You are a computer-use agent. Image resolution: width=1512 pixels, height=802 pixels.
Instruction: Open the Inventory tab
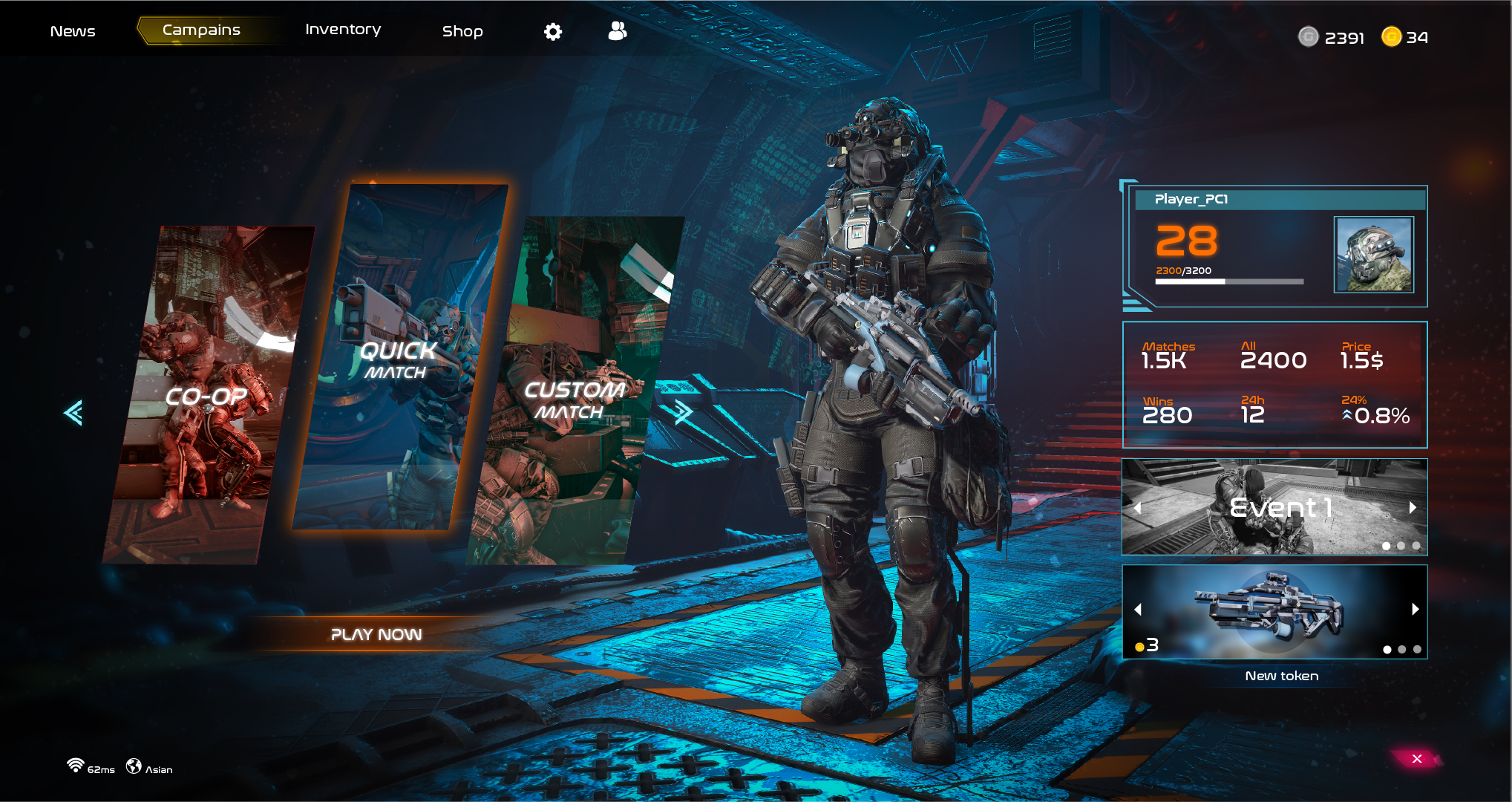click(343, 30)
